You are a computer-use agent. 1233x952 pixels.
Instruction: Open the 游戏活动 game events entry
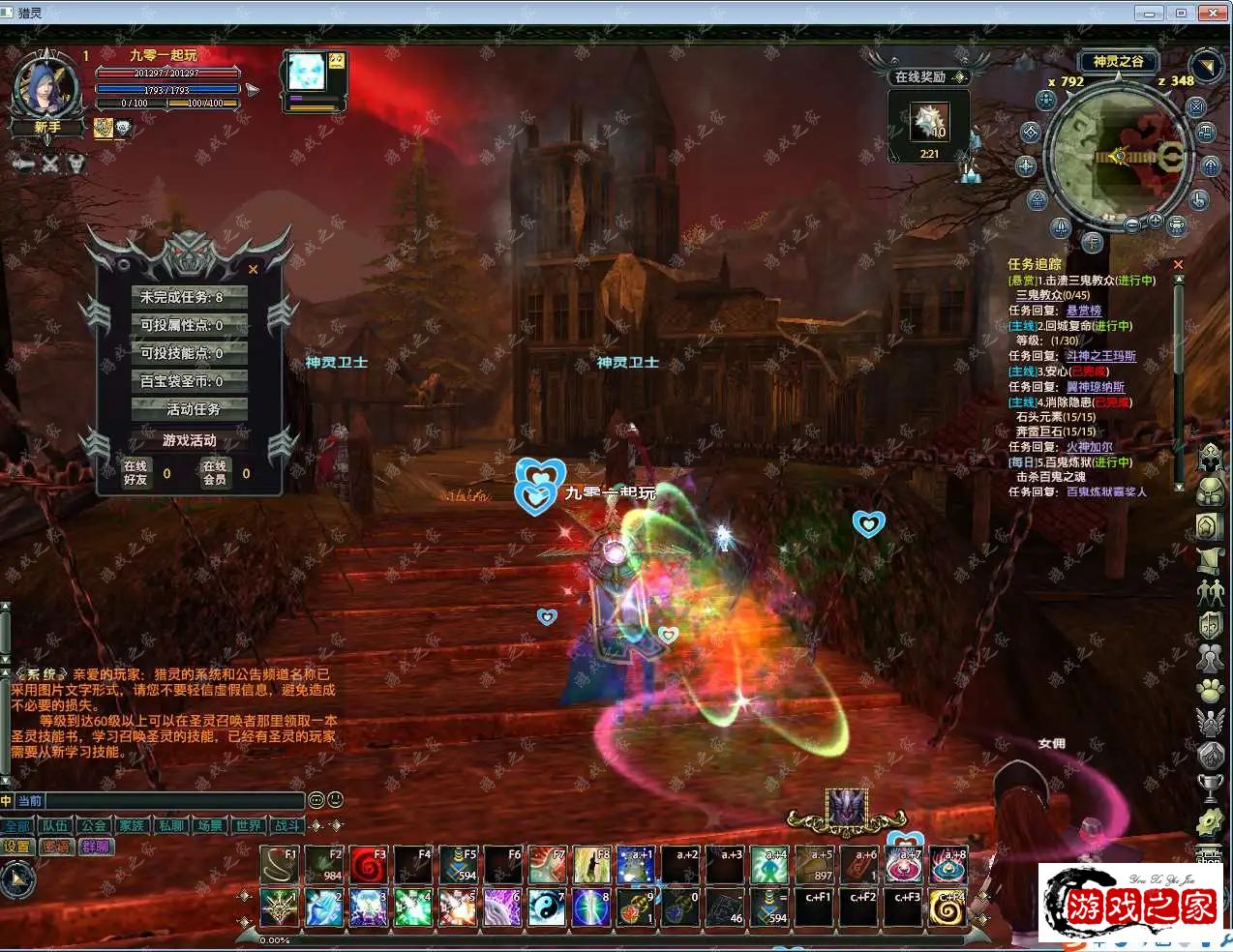[190, 440]
